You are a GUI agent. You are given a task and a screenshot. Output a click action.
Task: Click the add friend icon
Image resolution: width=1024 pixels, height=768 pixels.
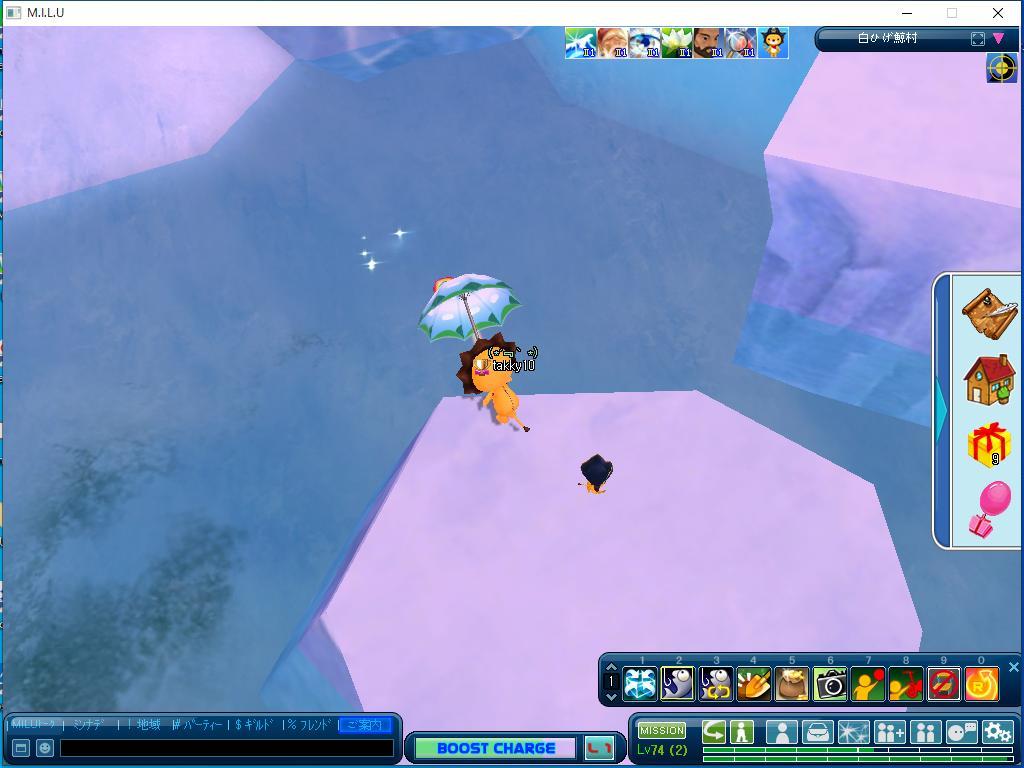pos(889,732)
